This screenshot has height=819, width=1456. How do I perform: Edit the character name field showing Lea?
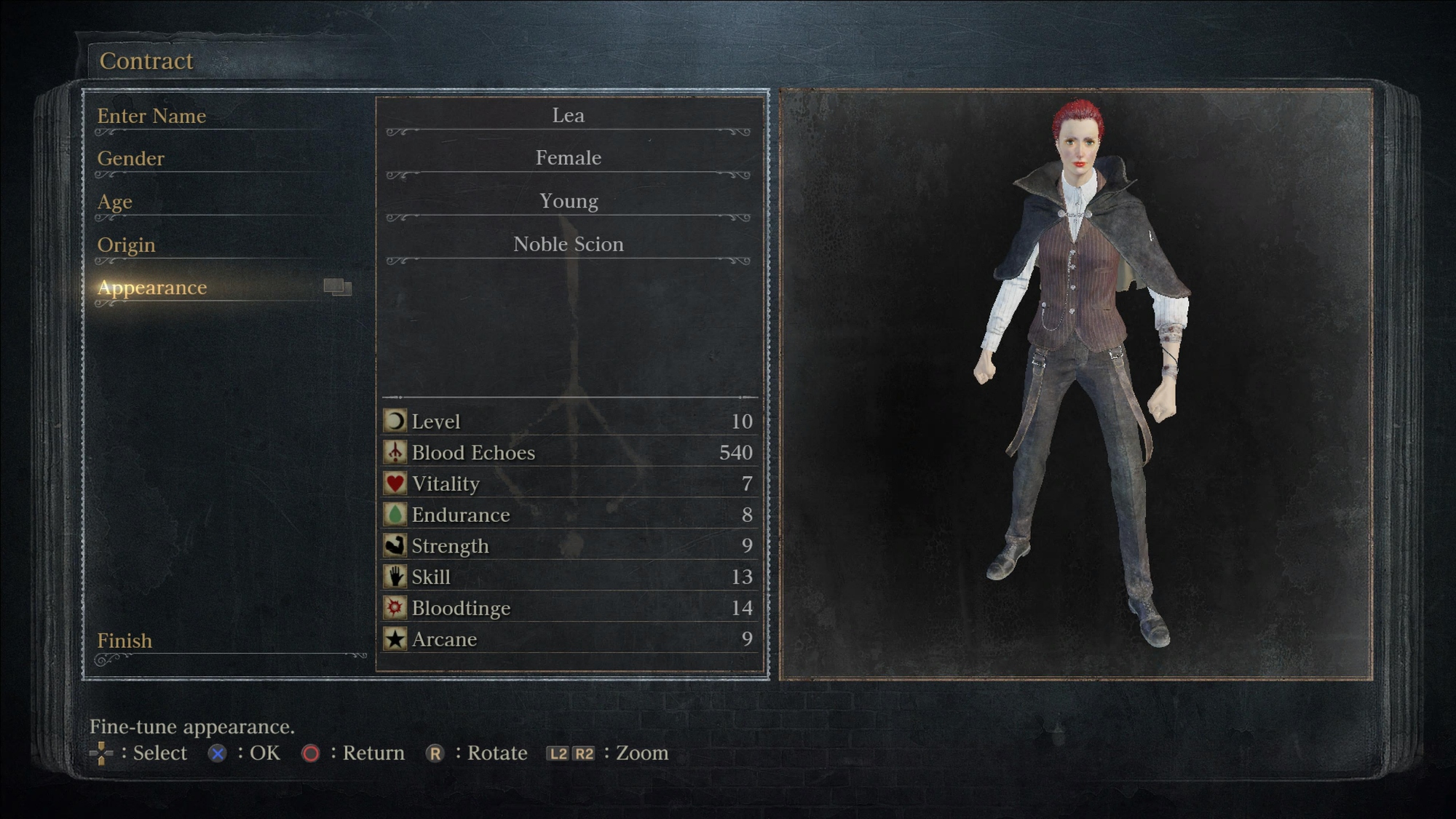[568, 115]
